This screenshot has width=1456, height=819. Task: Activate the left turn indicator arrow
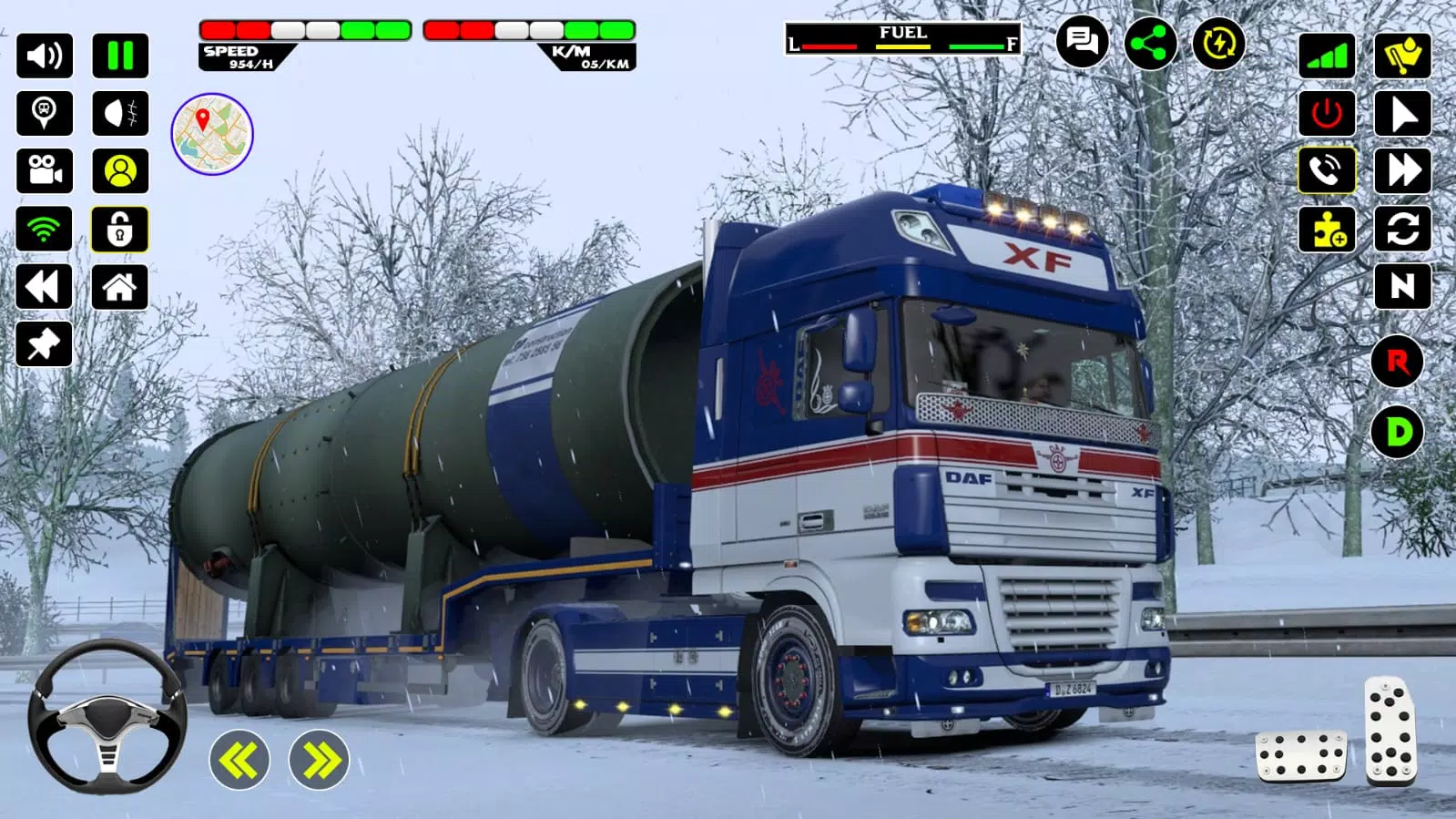239,760
